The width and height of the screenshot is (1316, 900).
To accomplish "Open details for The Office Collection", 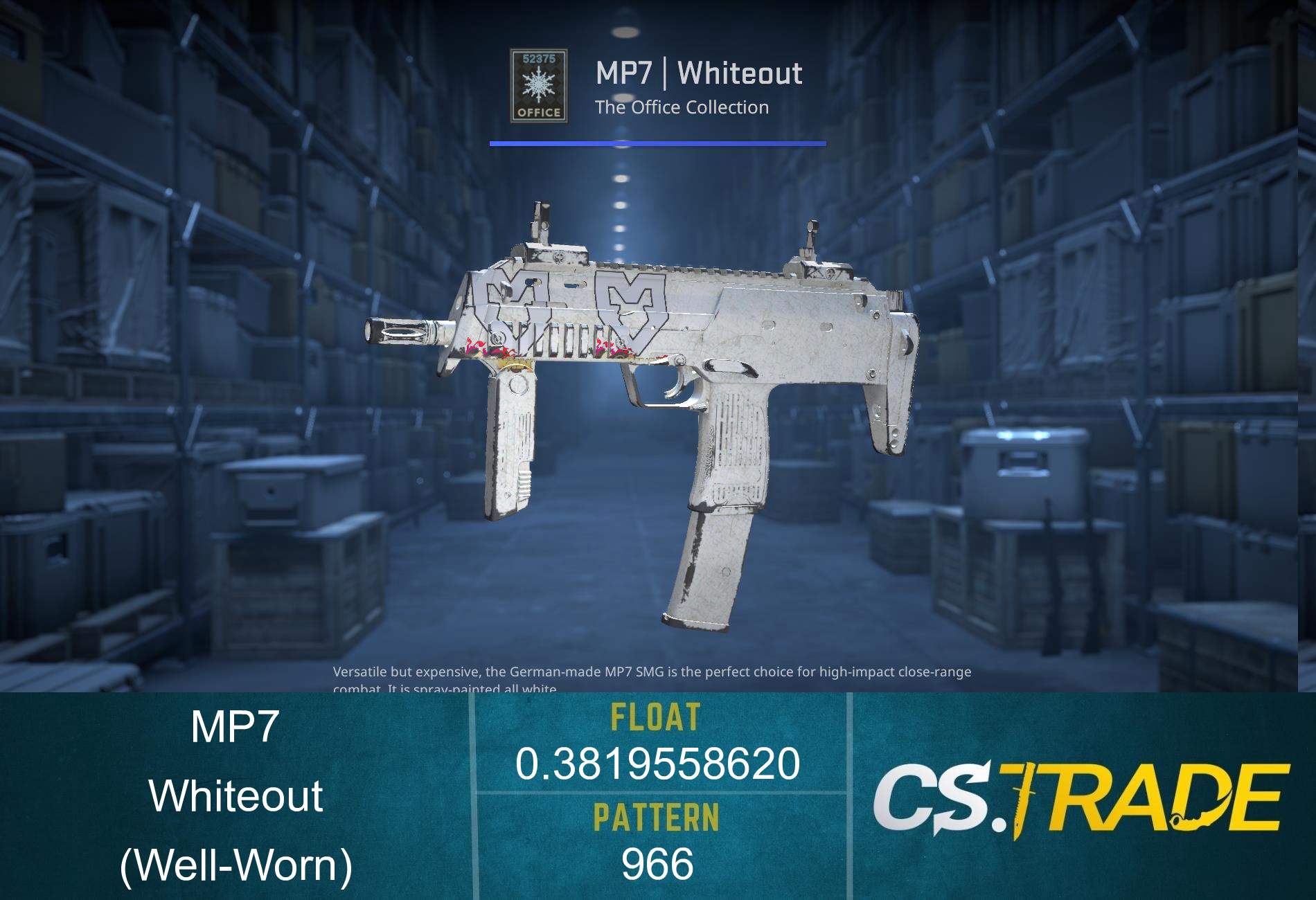I will tap(682, 107).
